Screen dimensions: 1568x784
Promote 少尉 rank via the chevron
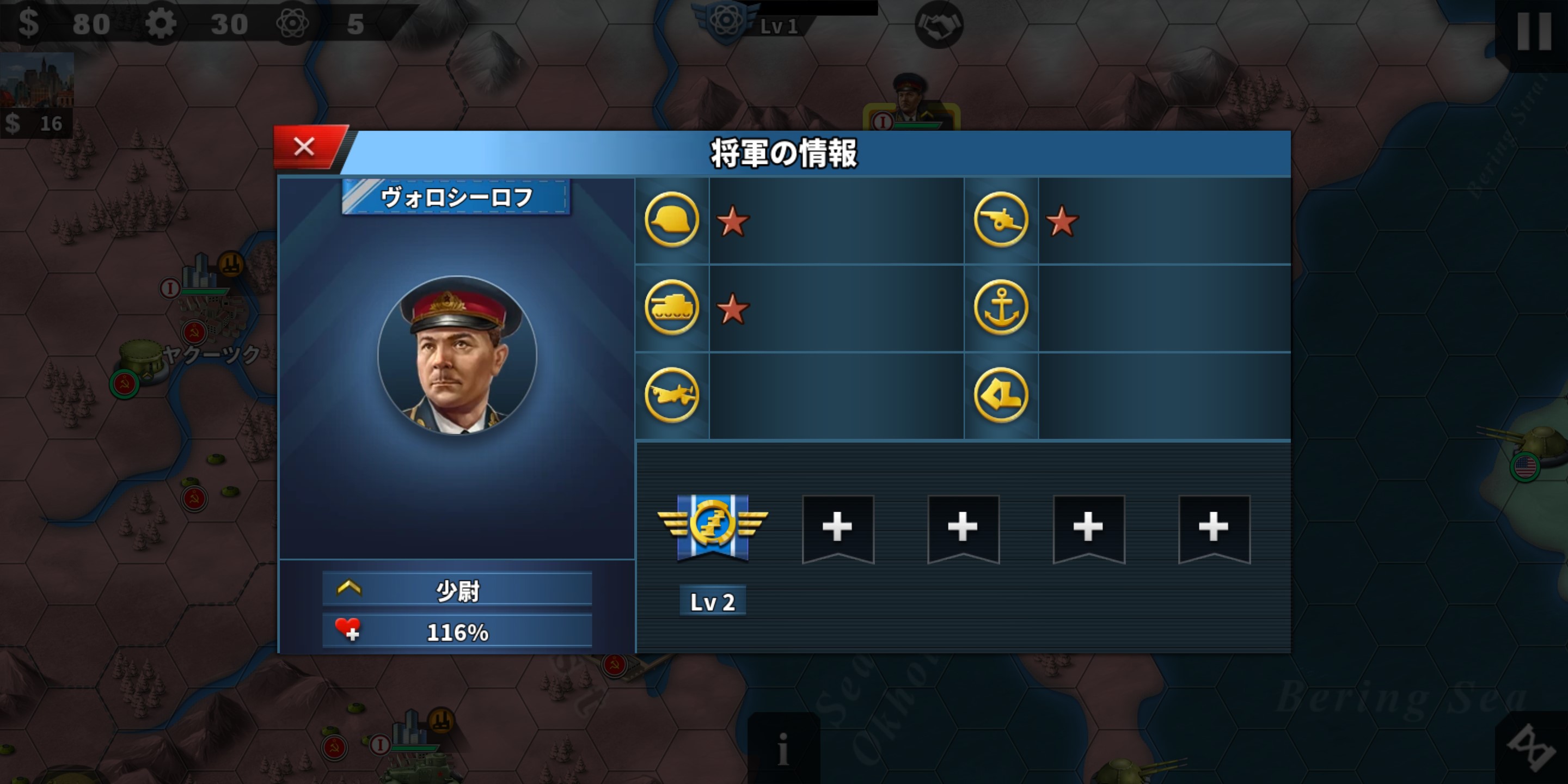tap(347, 589)
